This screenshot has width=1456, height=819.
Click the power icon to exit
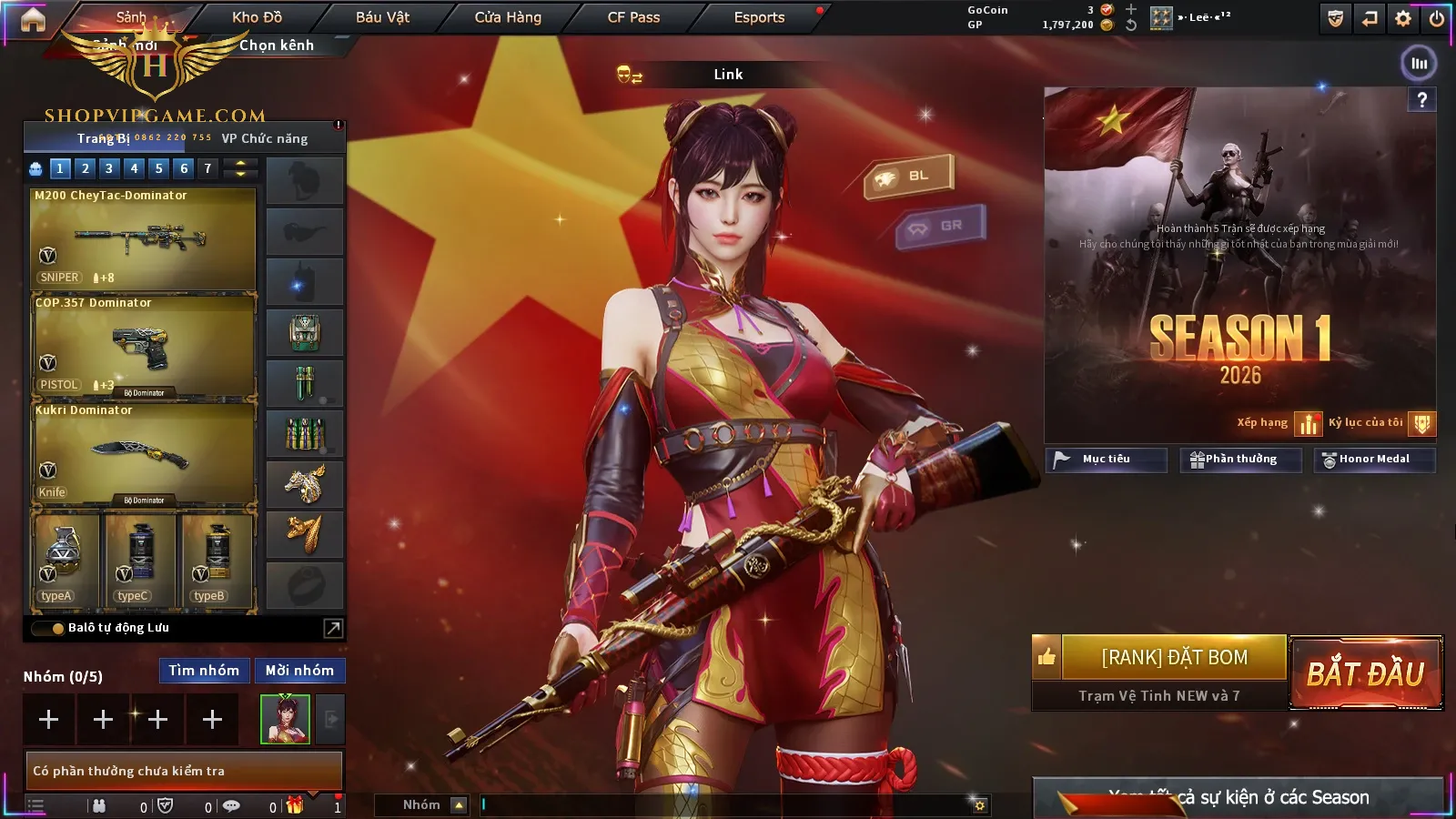click(x=1437, y=18)
